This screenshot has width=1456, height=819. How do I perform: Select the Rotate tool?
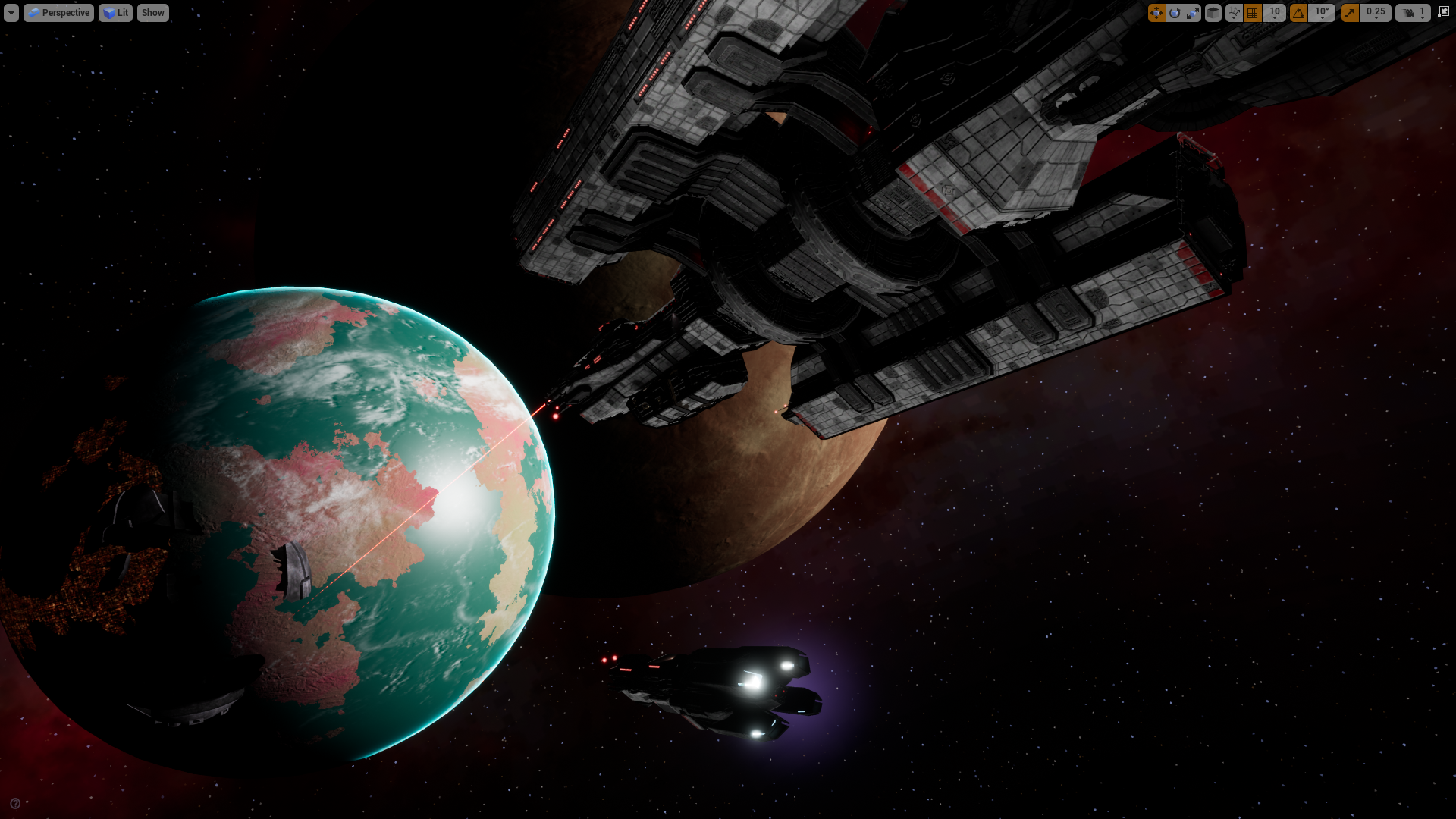click(x=1174, y=13)
